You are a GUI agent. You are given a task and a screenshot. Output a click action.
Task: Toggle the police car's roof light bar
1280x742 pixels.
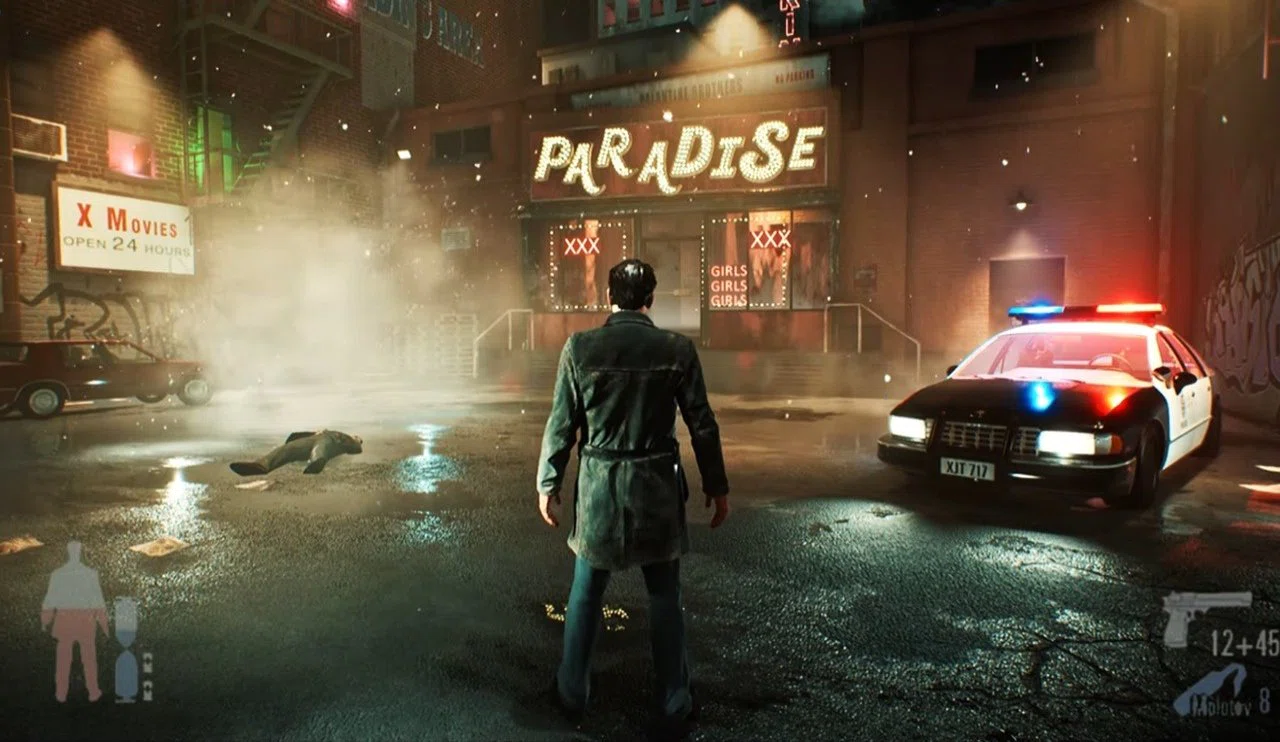point(1085,310)
